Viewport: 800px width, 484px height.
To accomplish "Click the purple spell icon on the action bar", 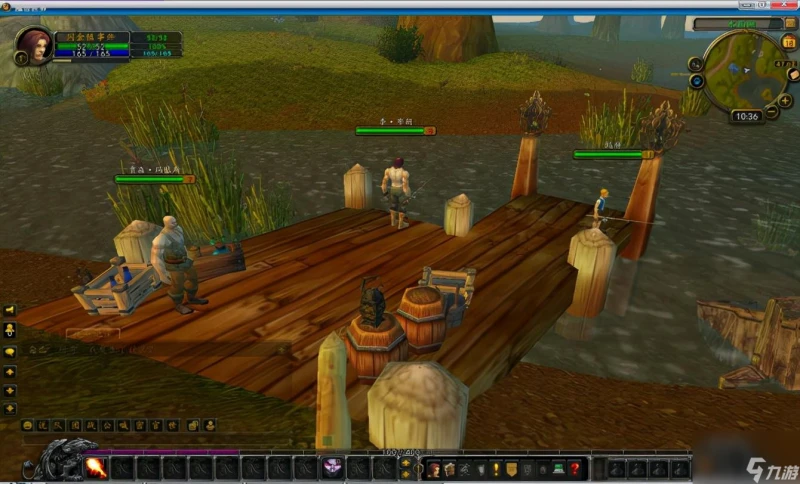I will coord(332,467).
